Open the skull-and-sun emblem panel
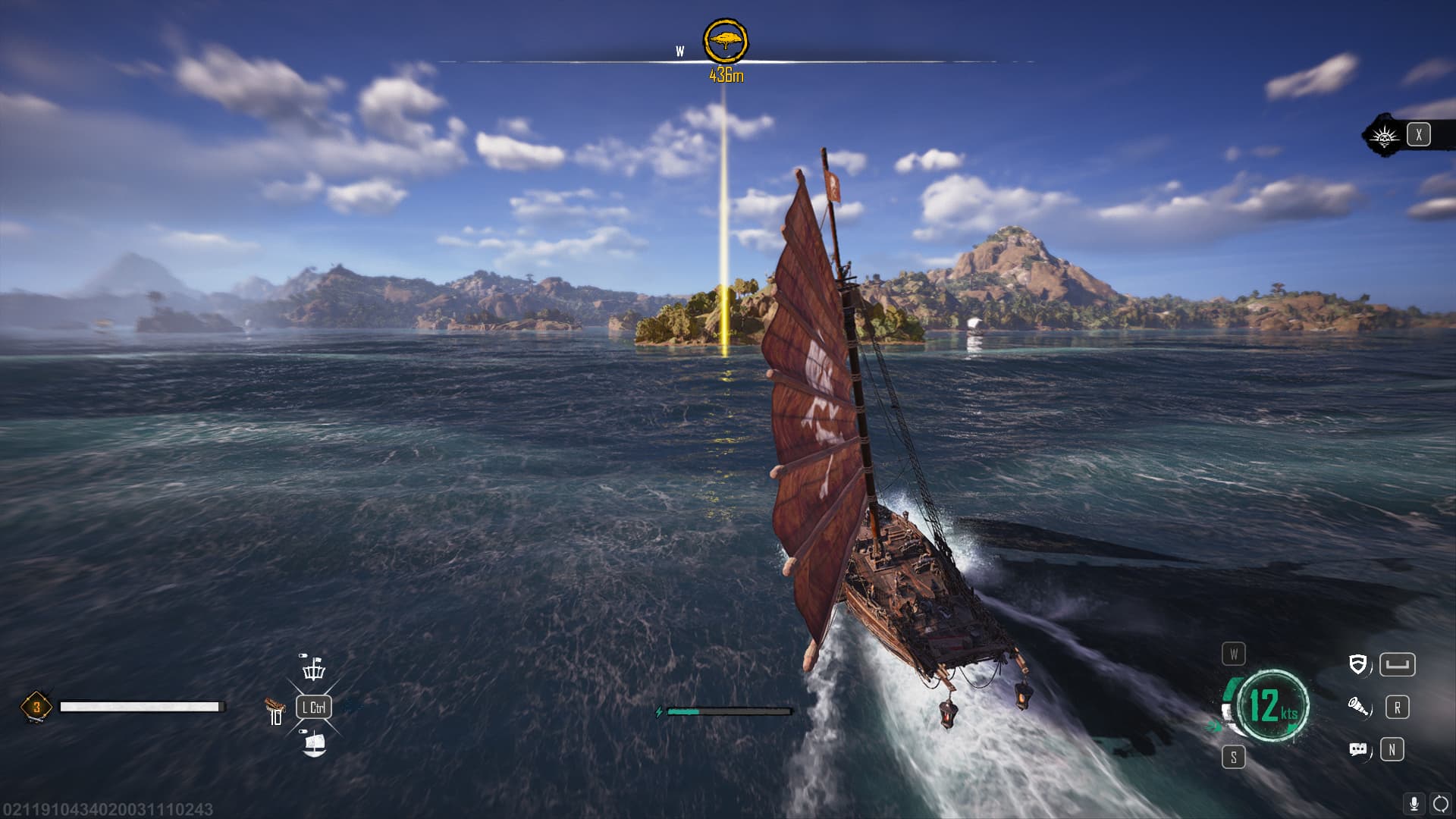 point(1384,136)
